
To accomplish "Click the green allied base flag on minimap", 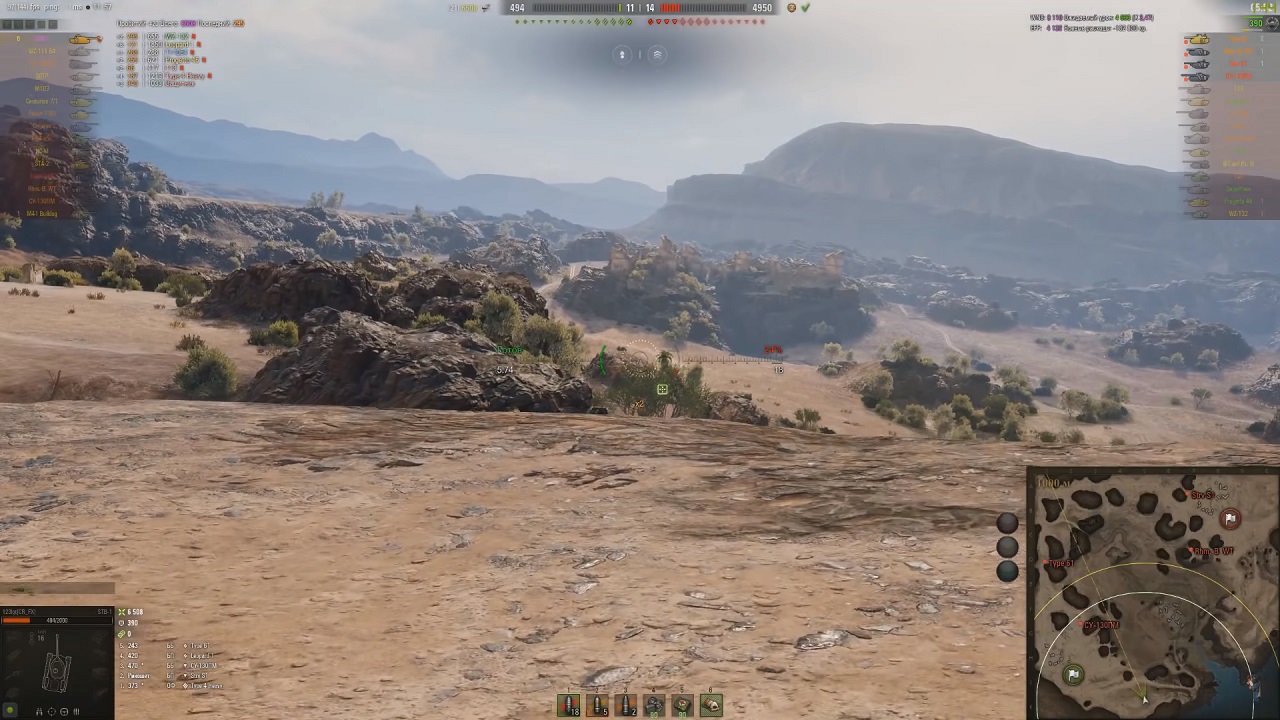I will click(1073, 675).
